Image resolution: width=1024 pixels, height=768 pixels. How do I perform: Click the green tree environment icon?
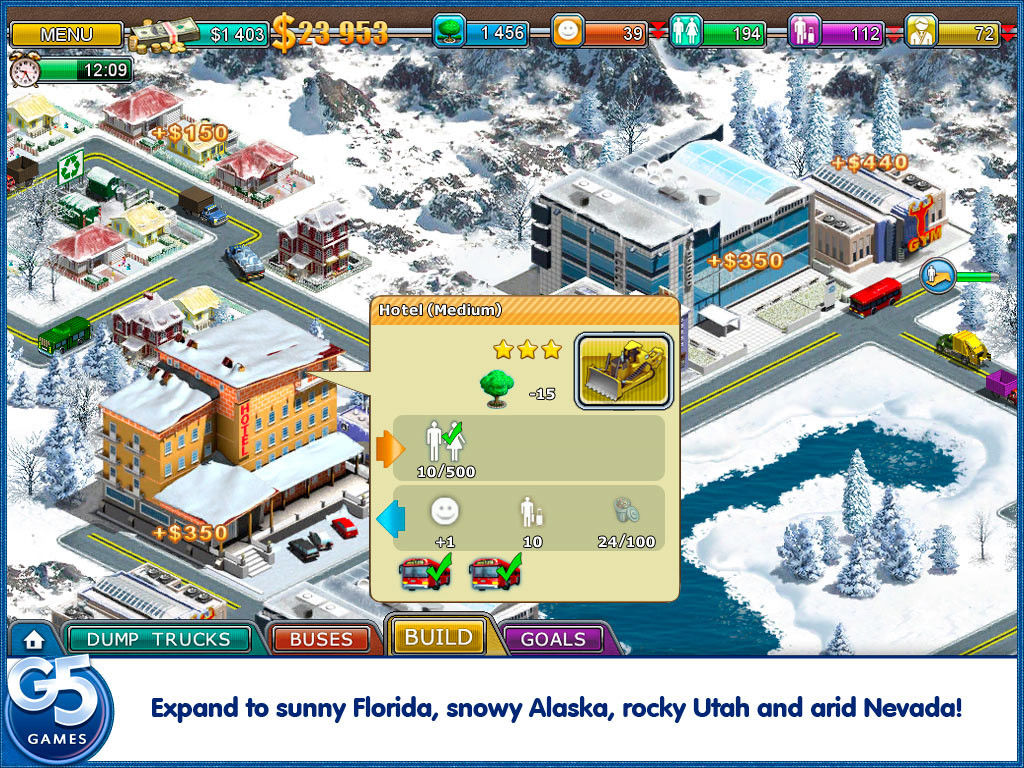pos(448,32)
